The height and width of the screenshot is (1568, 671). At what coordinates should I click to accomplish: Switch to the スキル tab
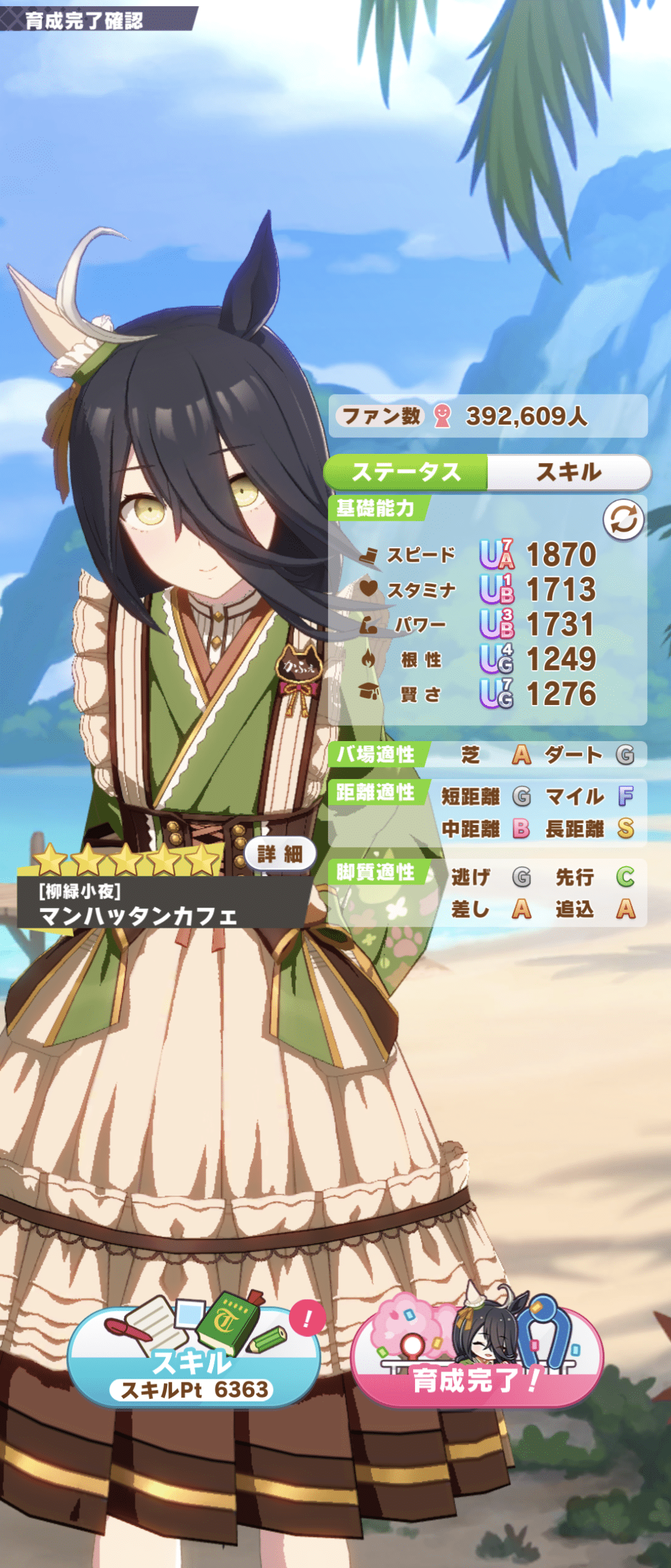point(568,472)
